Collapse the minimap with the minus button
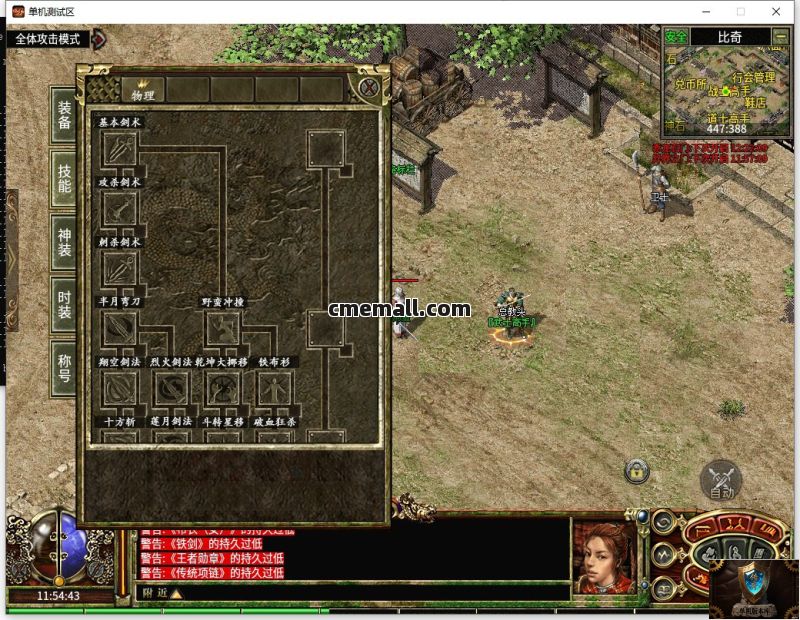Image resolution: width=800 pixels, height=620 pixels. tap(781, 37)
